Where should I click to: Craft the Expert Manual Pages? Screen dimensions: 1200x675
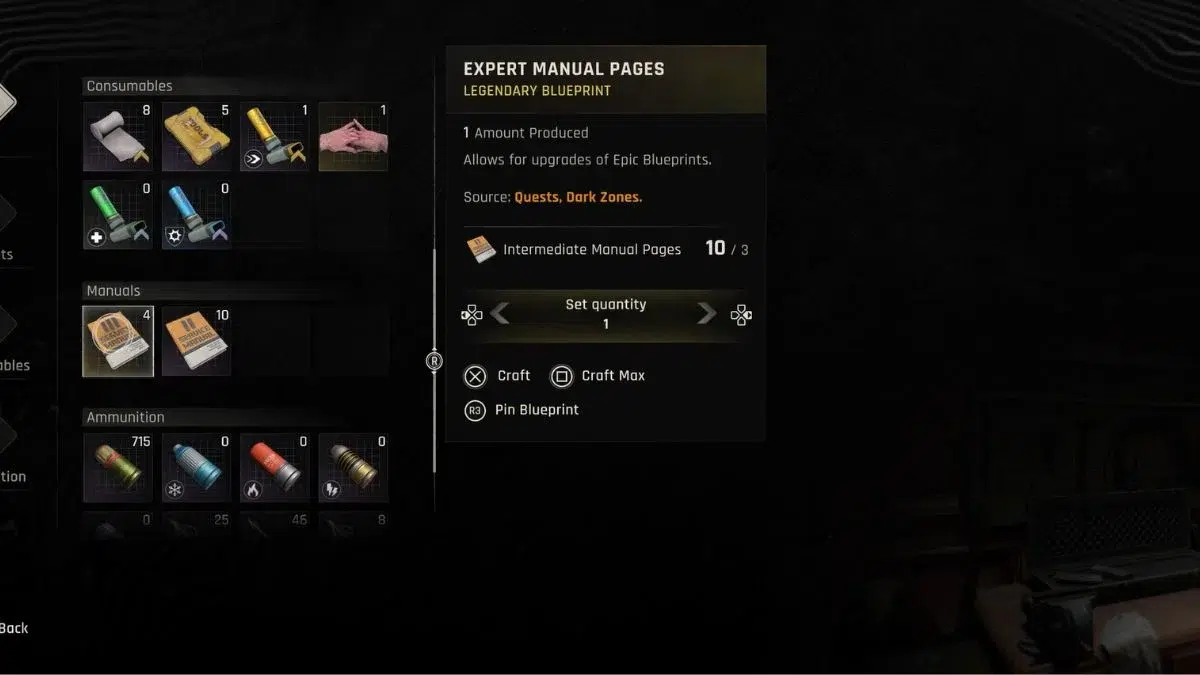tap(498, 376)
